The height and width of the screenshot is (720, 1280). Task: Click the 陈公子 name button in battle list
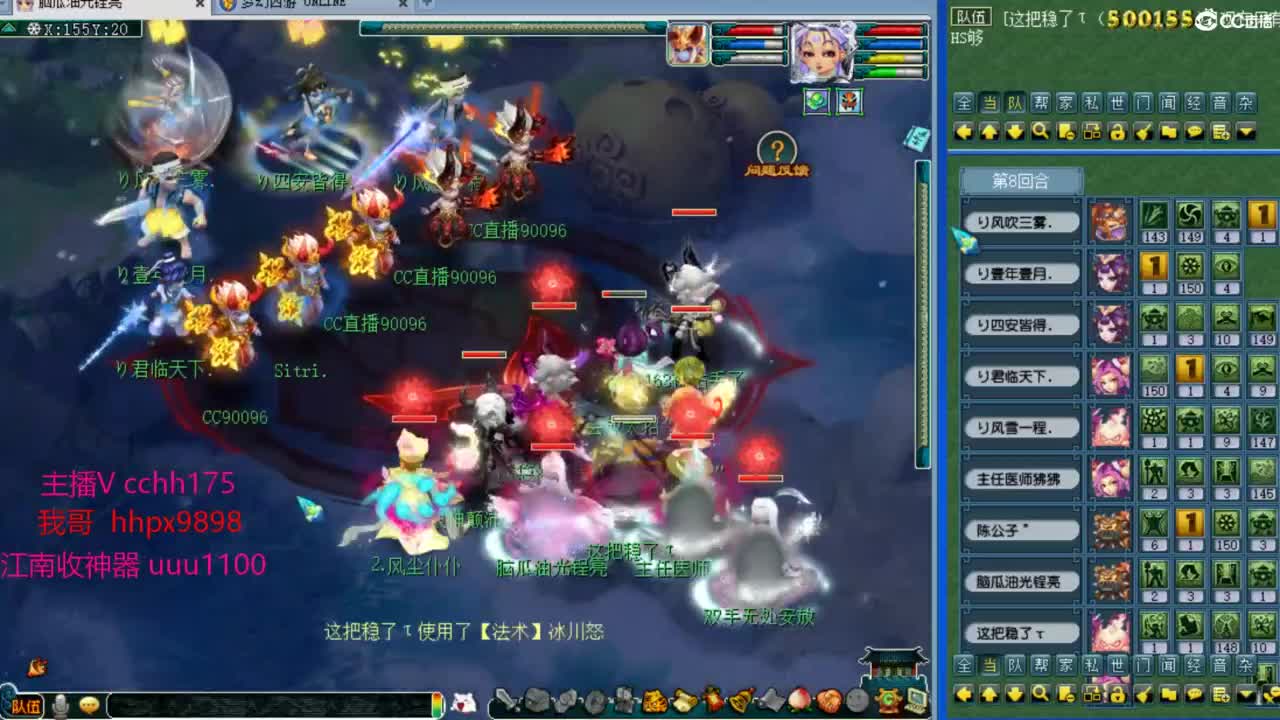point(1020,530)
